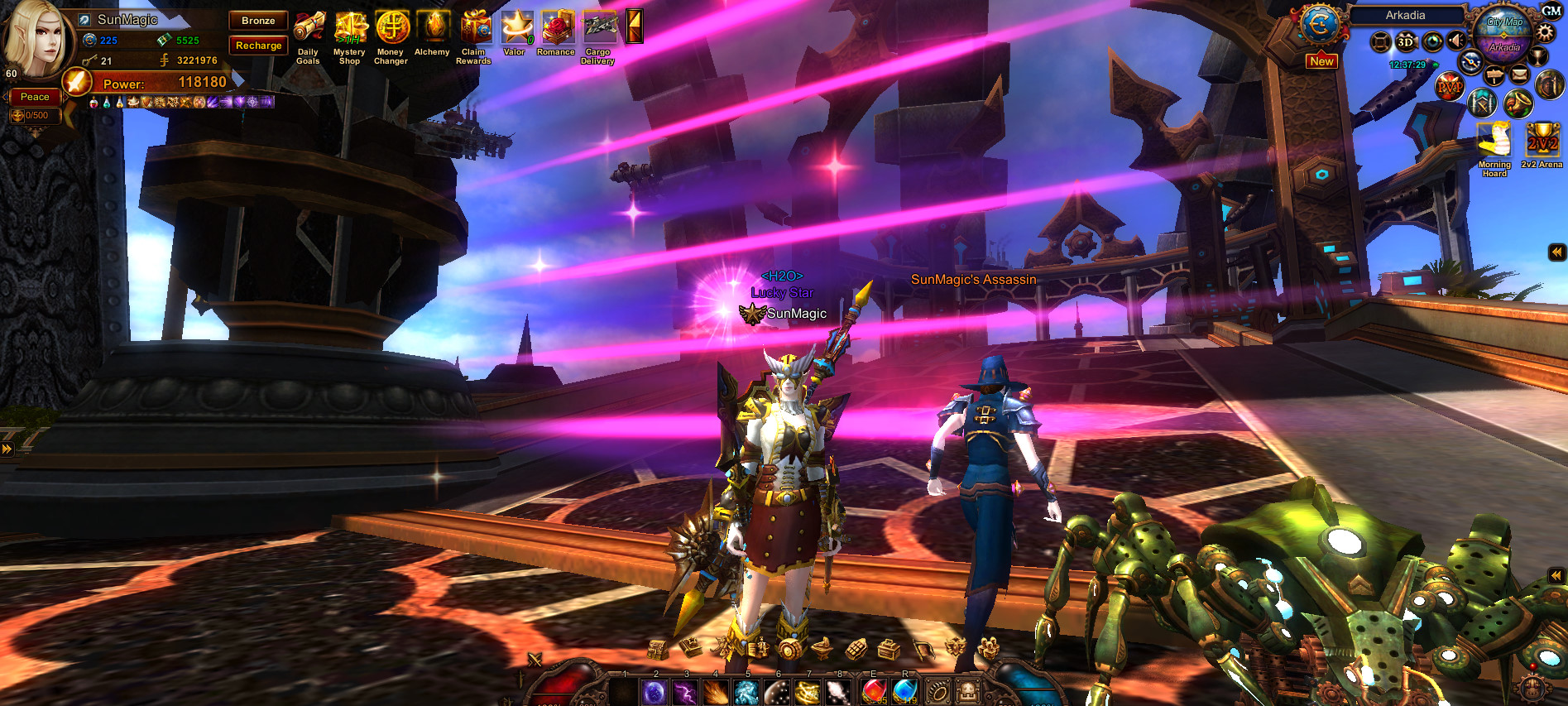1568x706 pixels.
Task: Cast the purple lightning skill
Action: [685, 691]
